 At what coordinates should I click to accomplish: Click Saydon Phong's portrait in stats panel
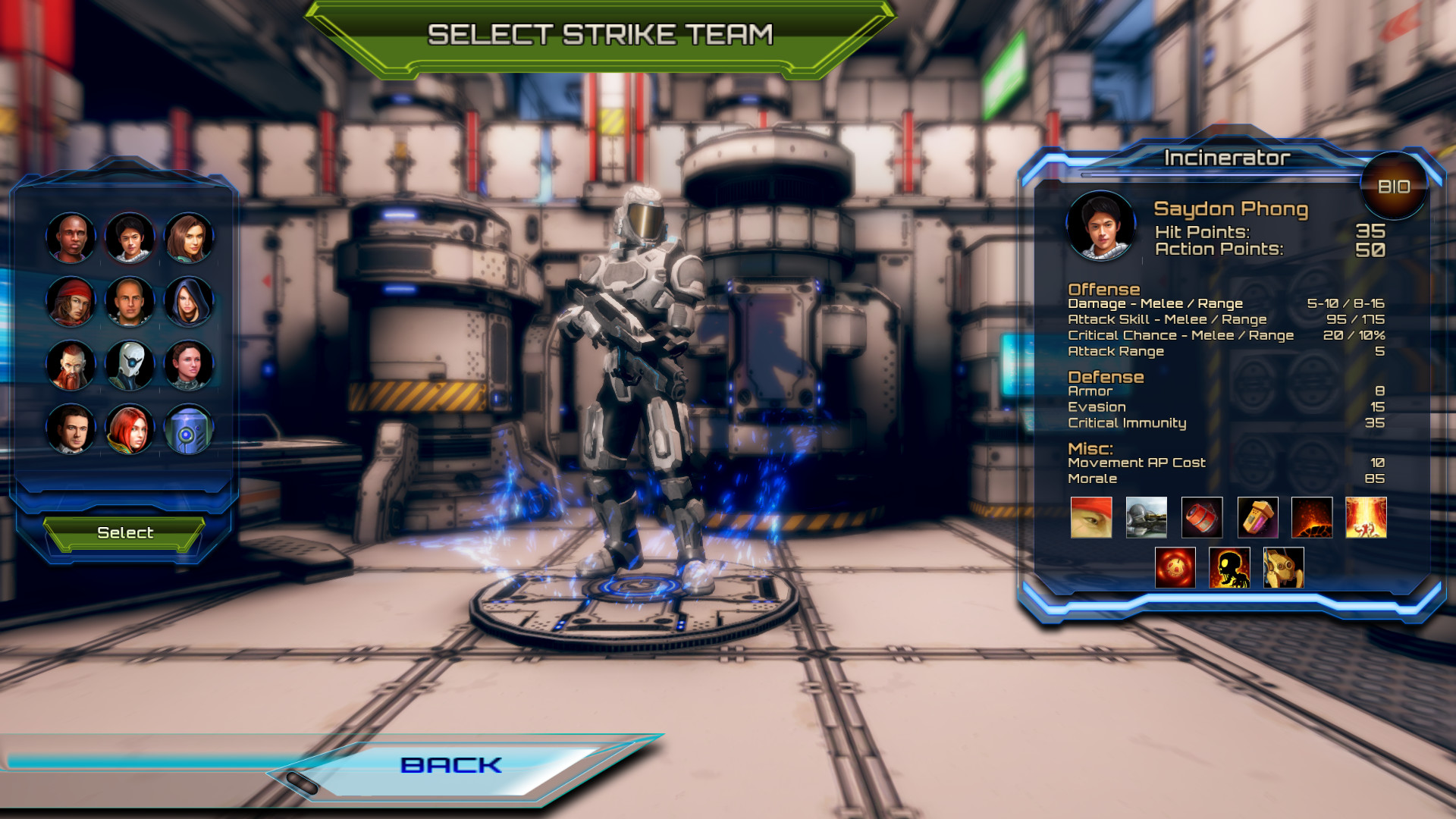1100,226
